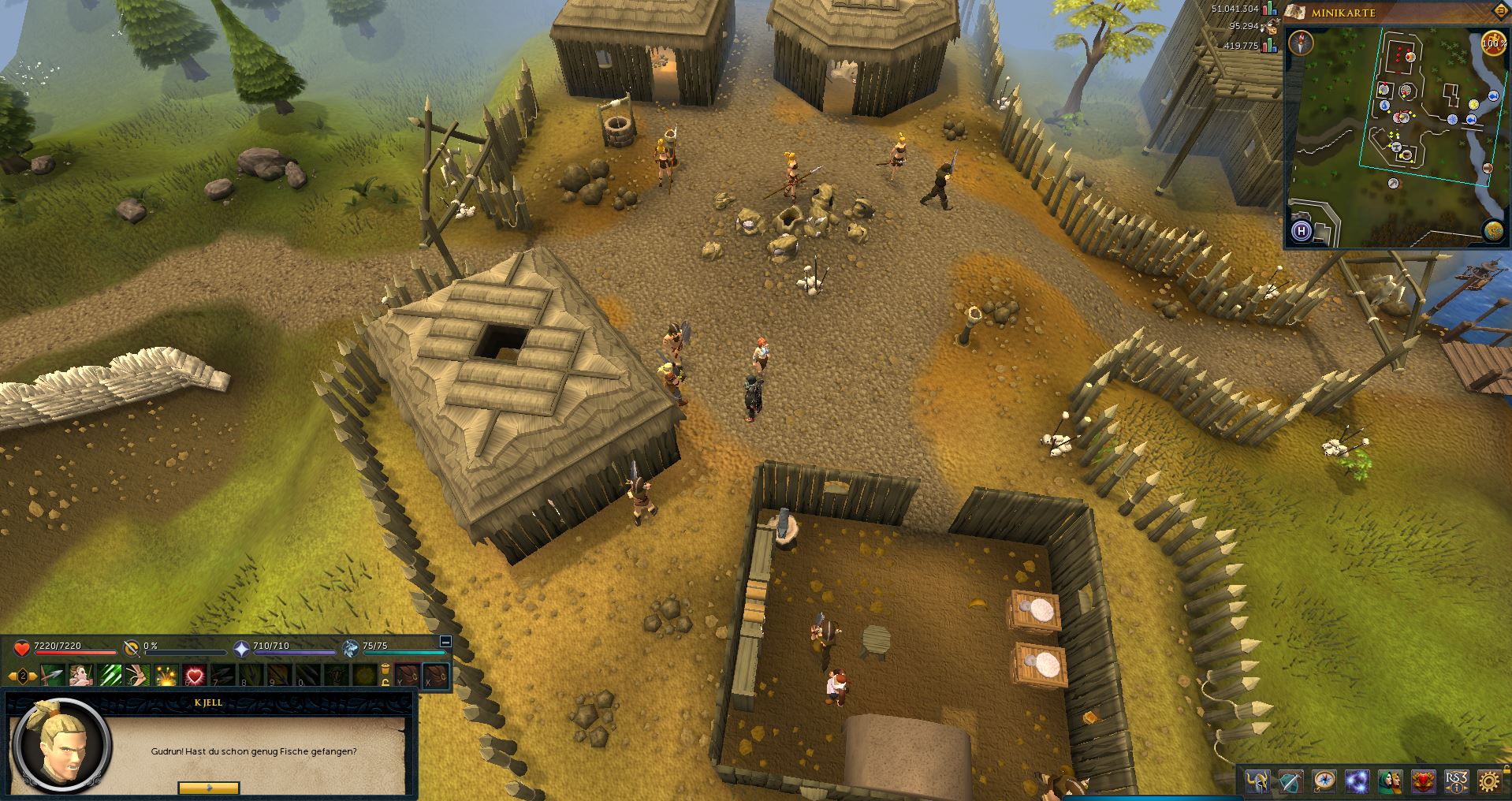This screenshot has height=801, width=1512.
Task: Toggle run mode at the 100% energy orb
Action: [x=1492, y=44]
